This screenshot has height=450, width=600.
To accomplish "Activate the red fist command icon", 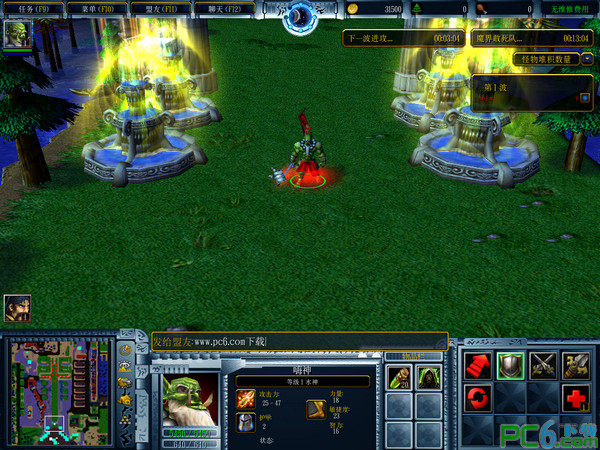I will point(479,365).
